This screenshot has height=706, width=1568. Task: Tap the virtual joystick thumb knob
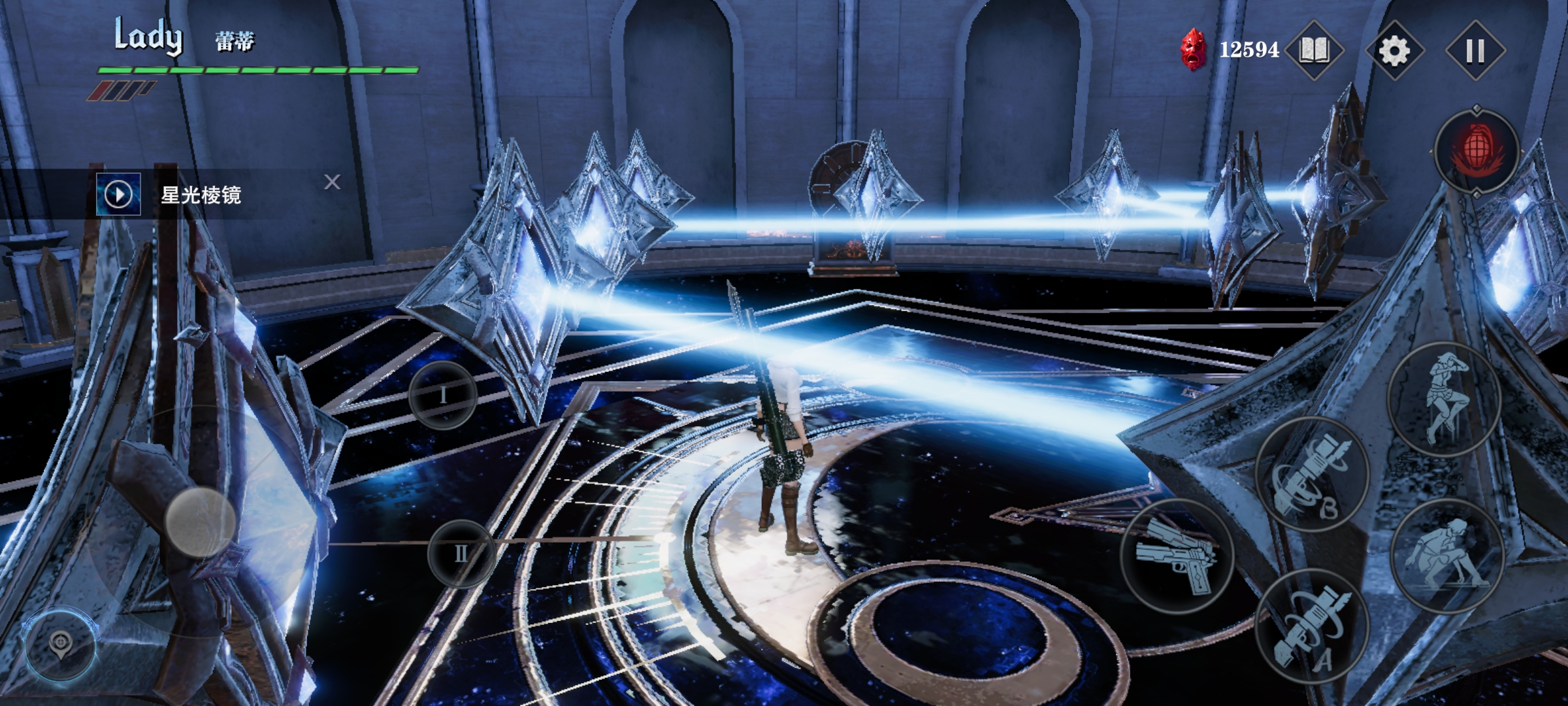[200, 521]
